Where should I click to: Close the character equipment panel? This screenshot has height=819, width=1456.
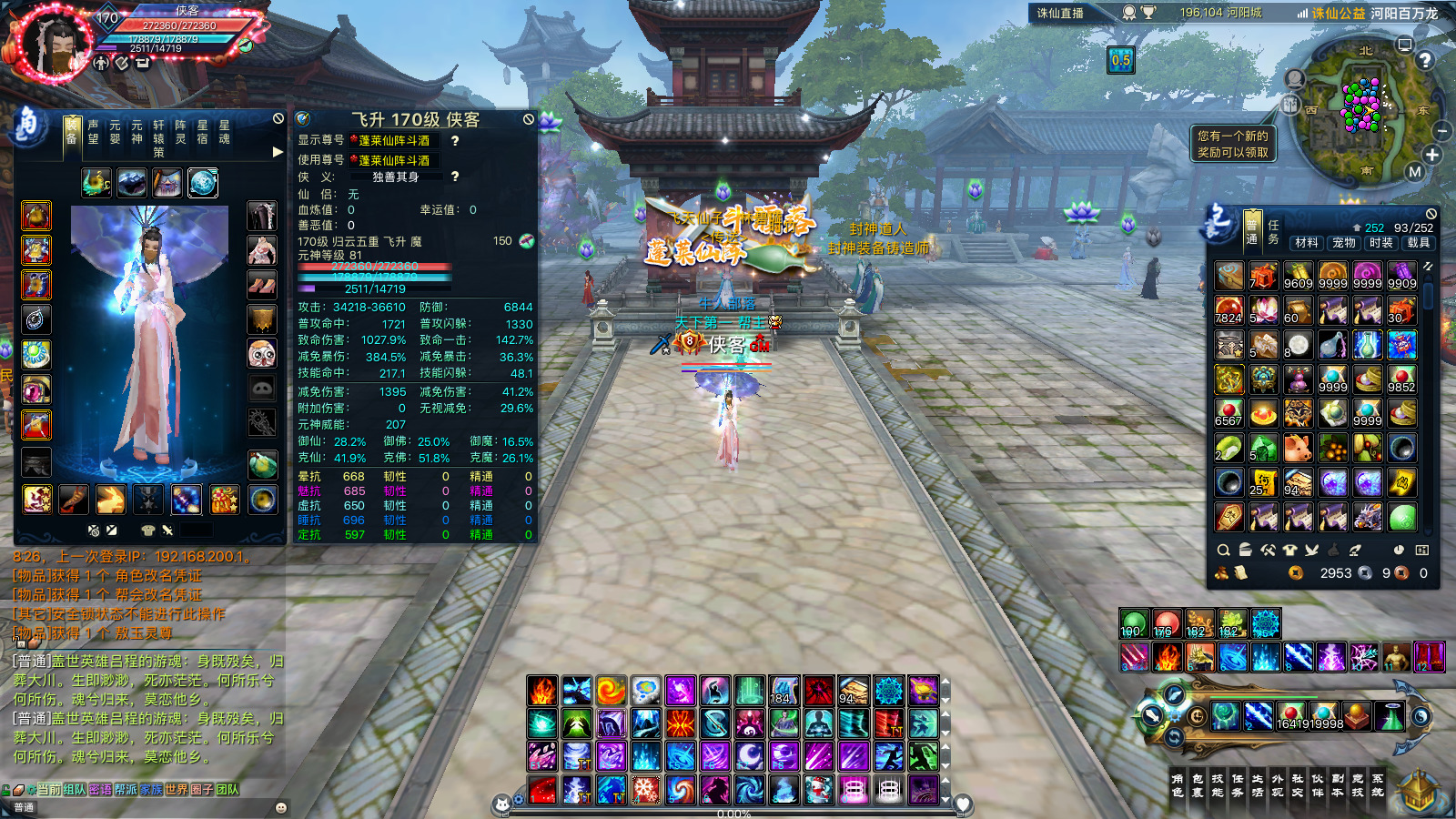coord(278,119)
